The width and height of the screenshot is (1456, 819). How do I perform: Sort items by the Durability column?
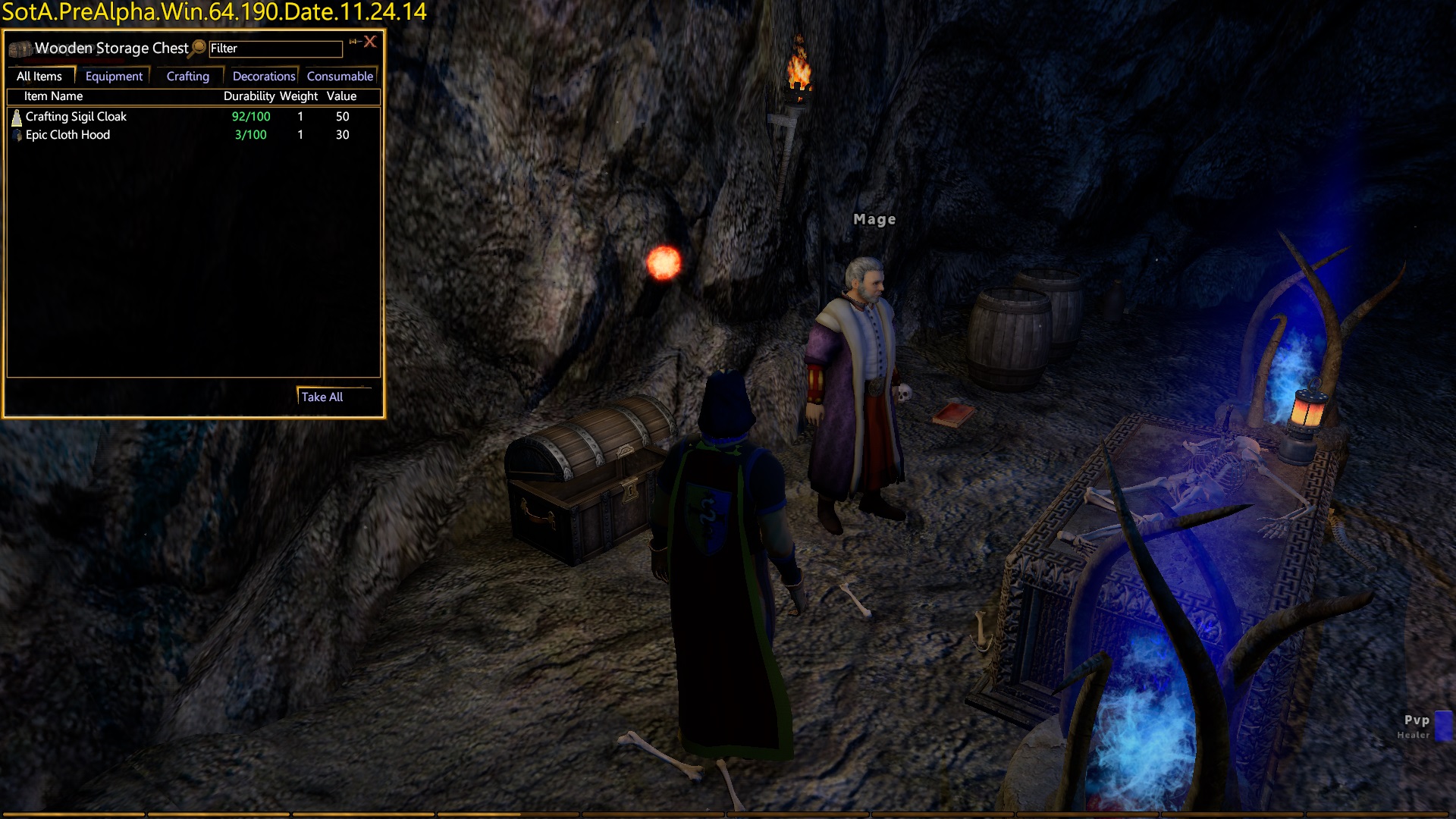pos(249,96)
